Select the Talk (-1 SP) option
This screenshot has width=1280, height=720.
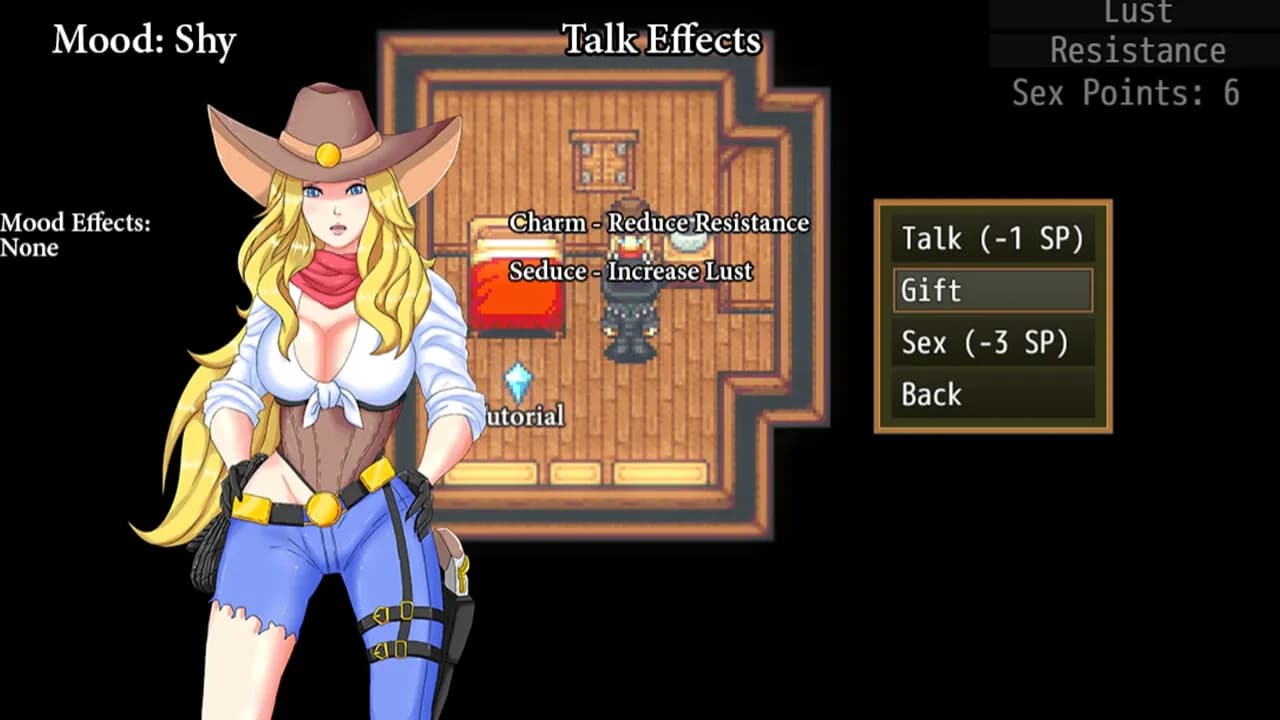990,239
